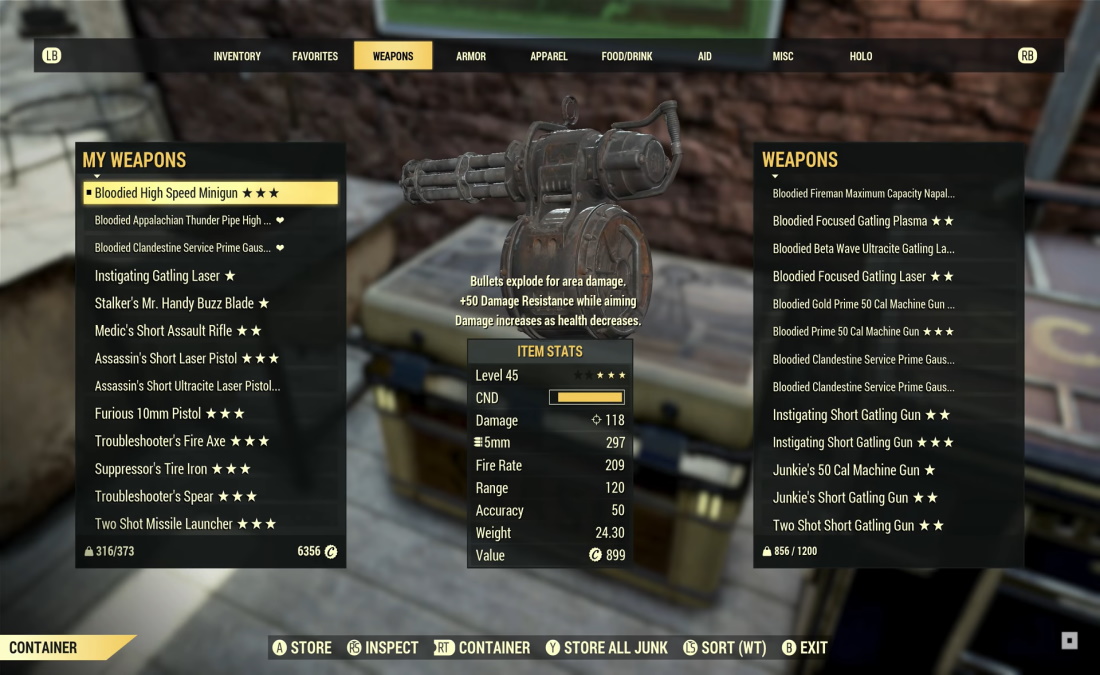This screenshot has height=675, width=1100.
Task: Choose Bloodied Focused Gatling Plasma in container
Action: click(x=863, y=221)
